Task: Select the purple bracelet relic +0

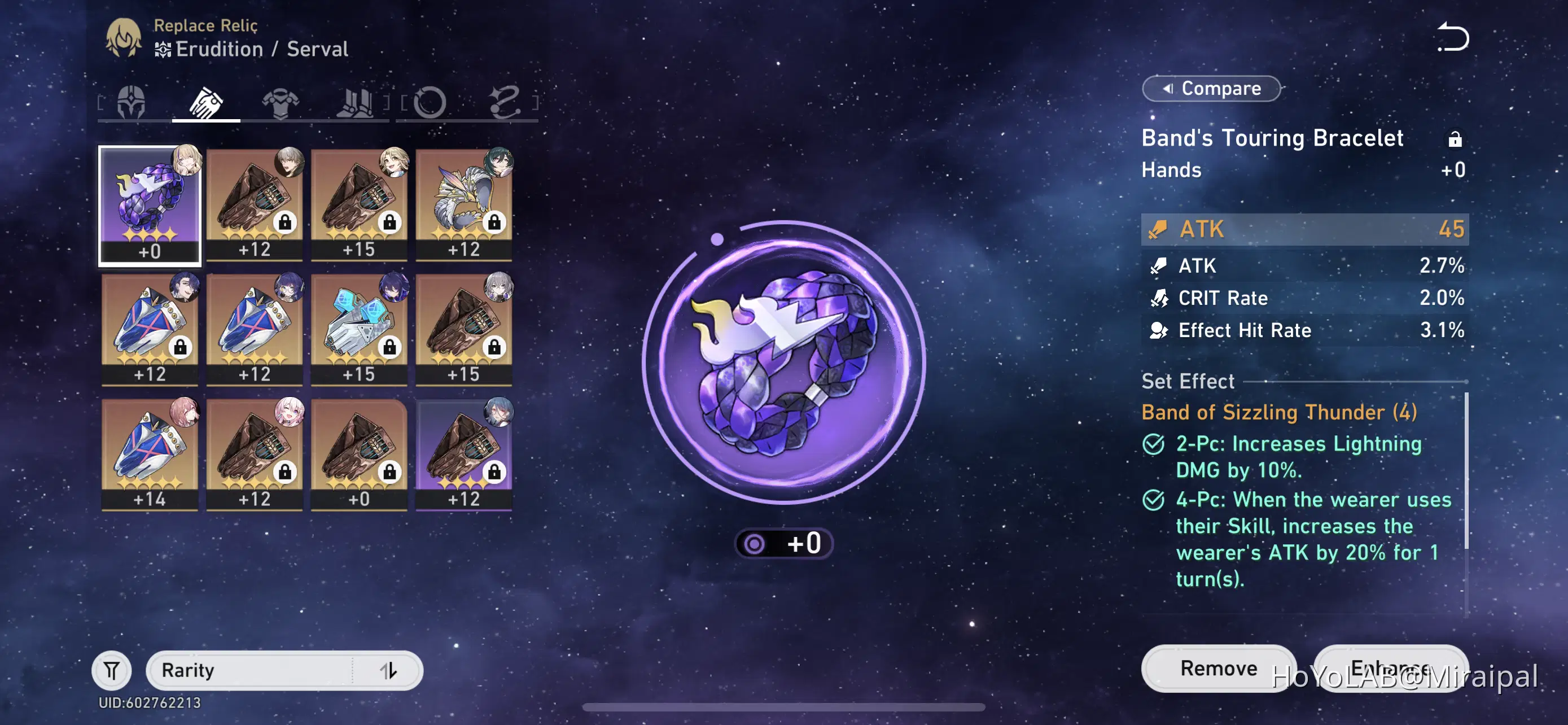Action: [x=150, y=205]
